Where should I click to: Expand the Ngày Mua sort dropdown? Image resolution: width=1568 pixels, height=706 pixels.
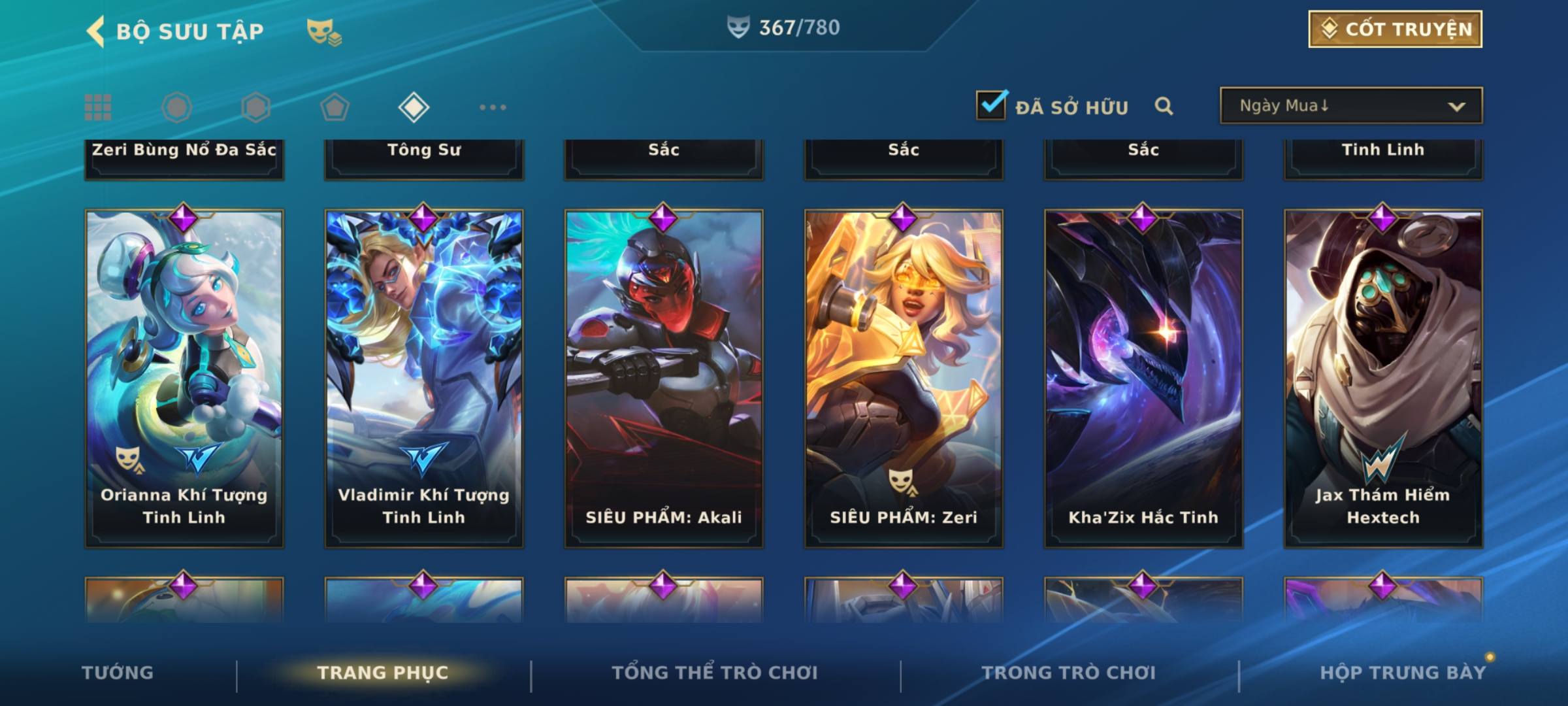[1351, 106]
